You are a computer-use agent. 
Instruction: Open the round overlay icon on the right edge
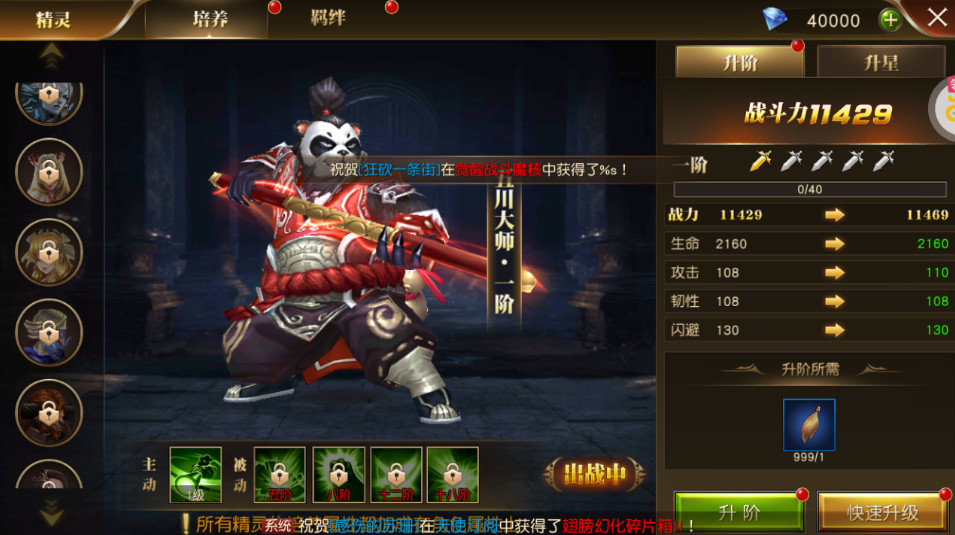tap(943, 108)
